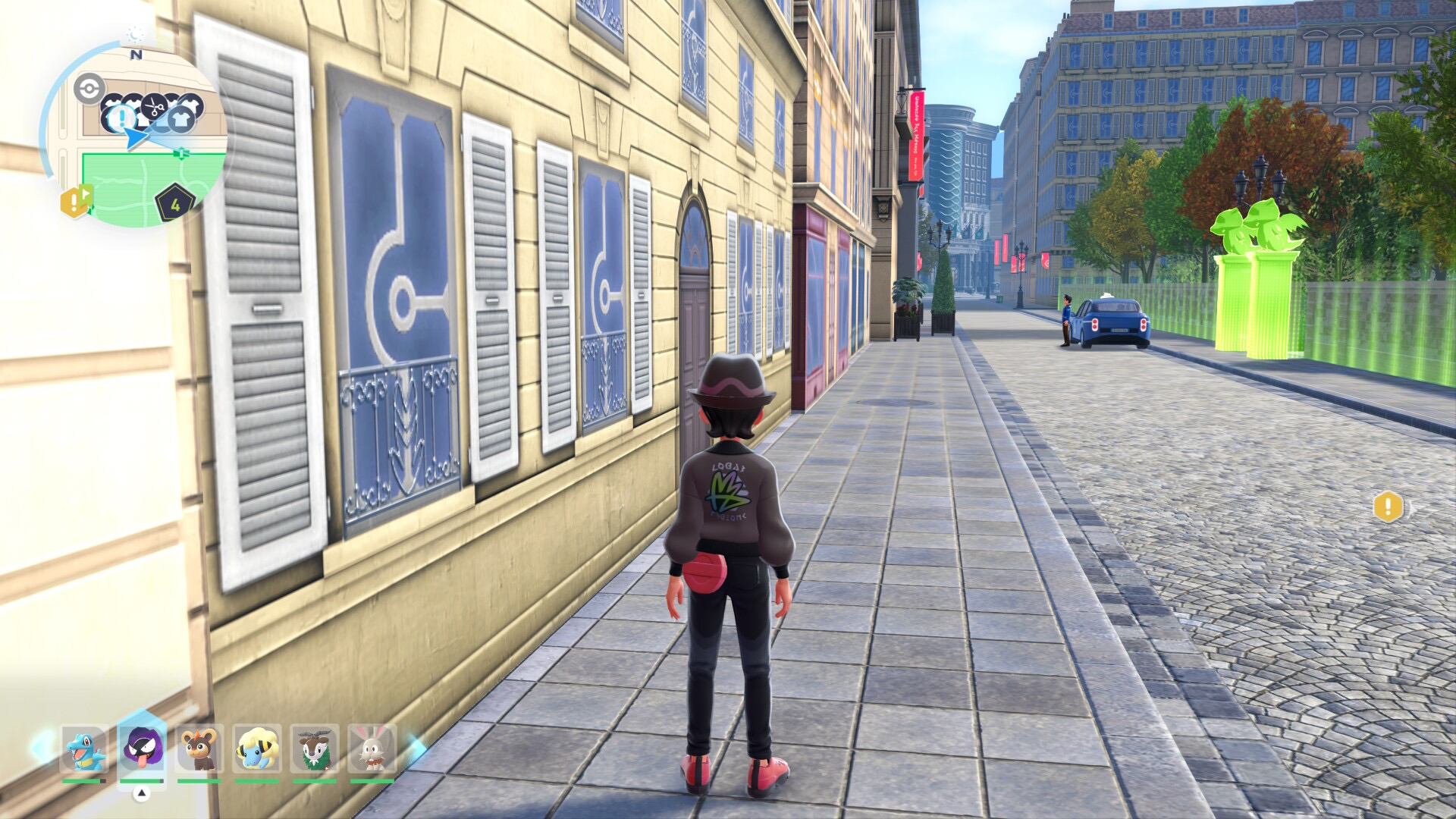Click the glowing exclamation marker on minimap

(121, 118)
